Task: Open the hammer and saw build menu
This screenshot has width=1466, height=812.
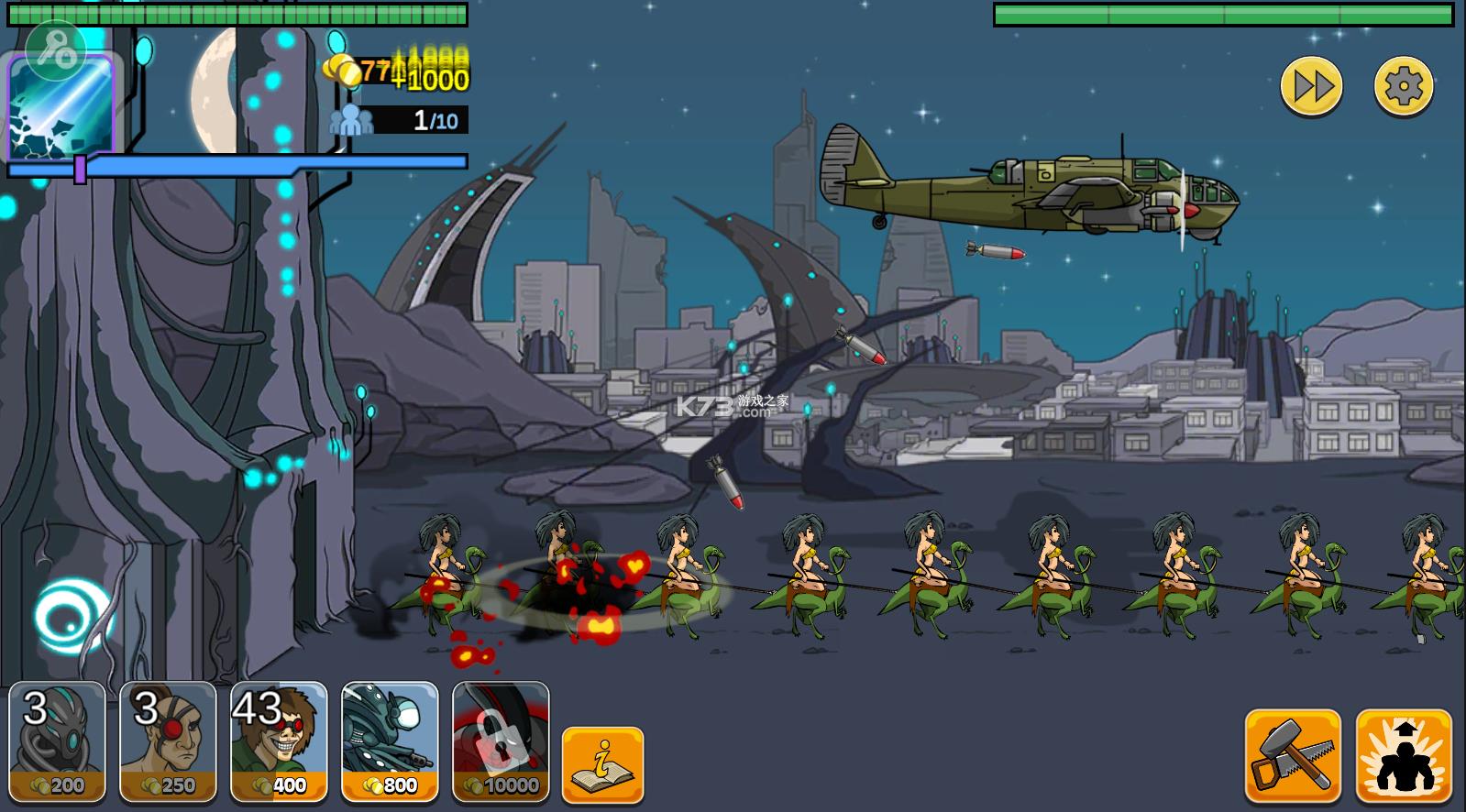Action: tap(1293, 756)
